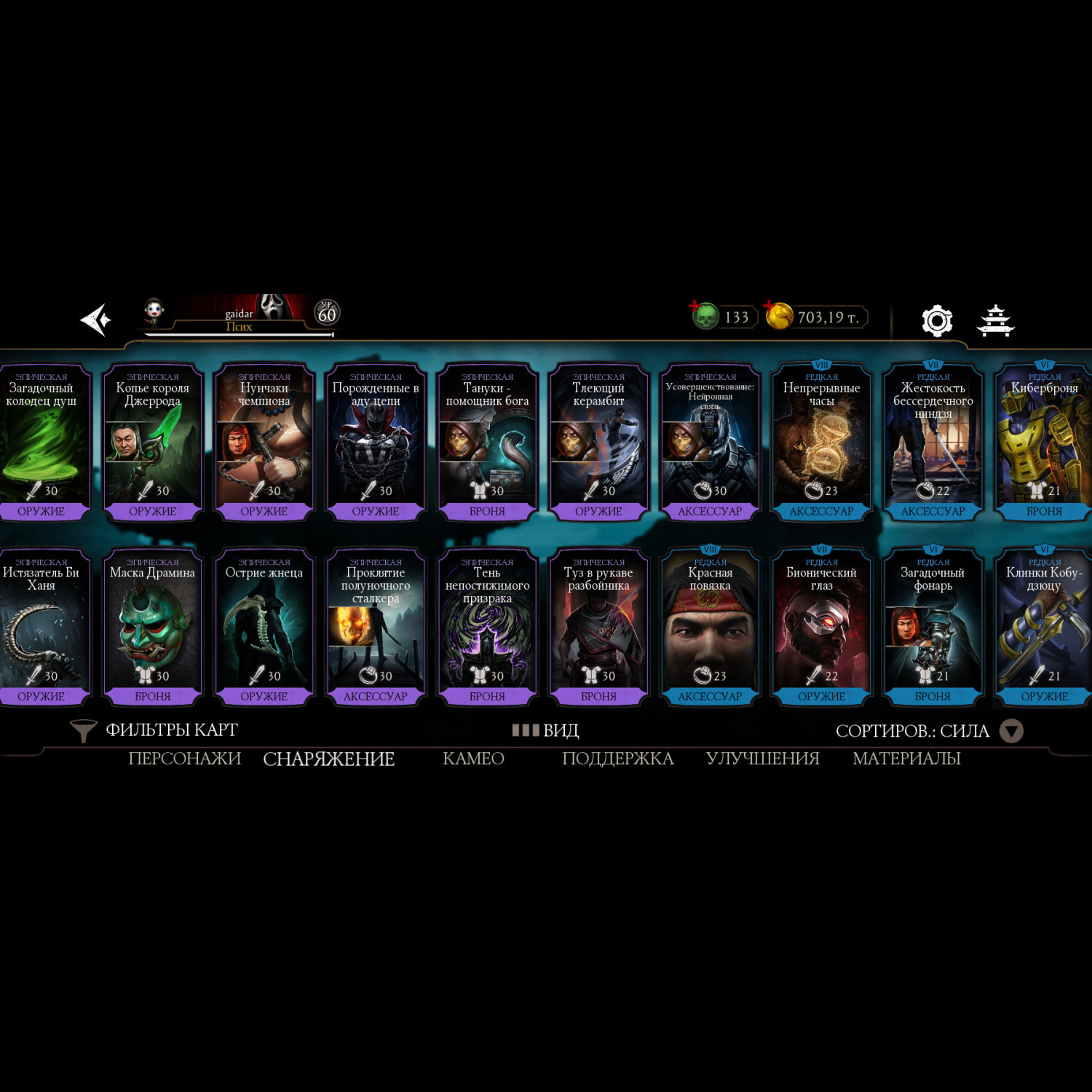The width and height of the screenshot is (1092, 1092).
Task: Go back using the arrow button
Action: click(96, 320)
